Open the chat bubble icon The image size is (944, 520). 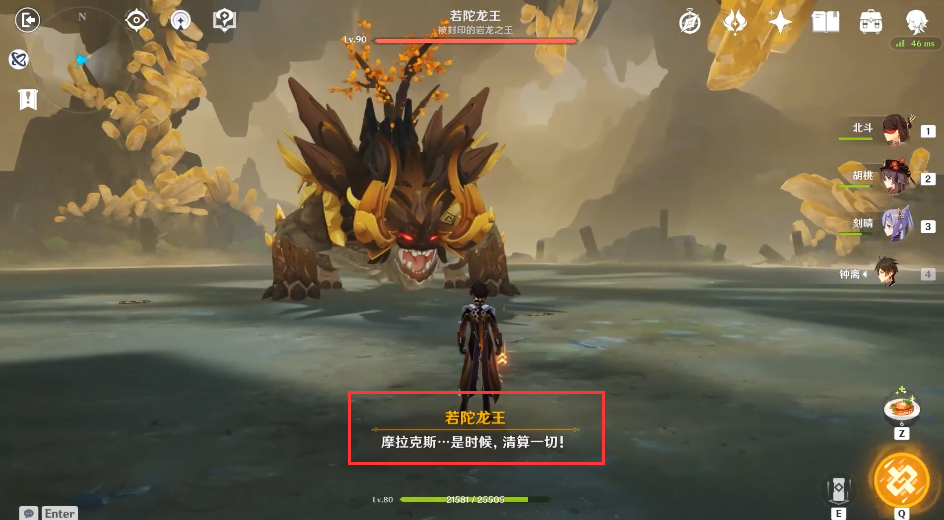pos(30,513)
